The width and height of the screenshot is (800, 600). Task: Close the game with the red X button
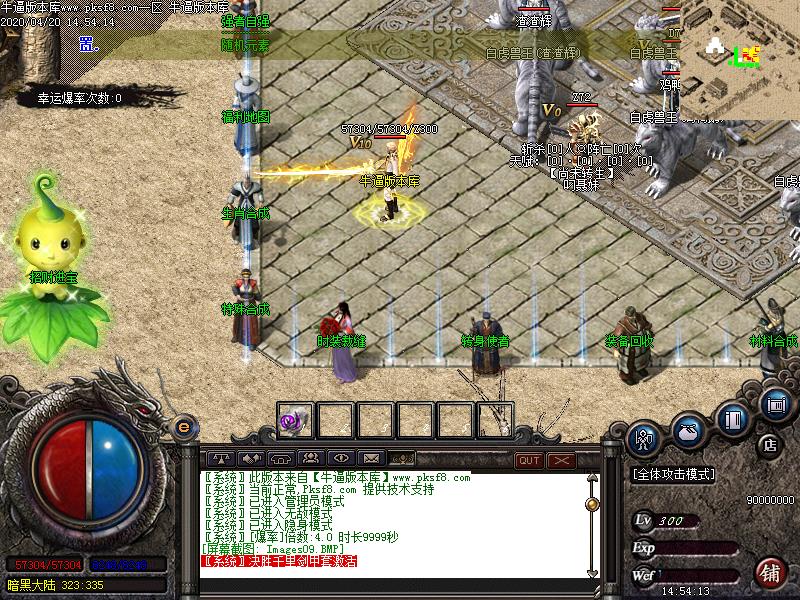560,460
